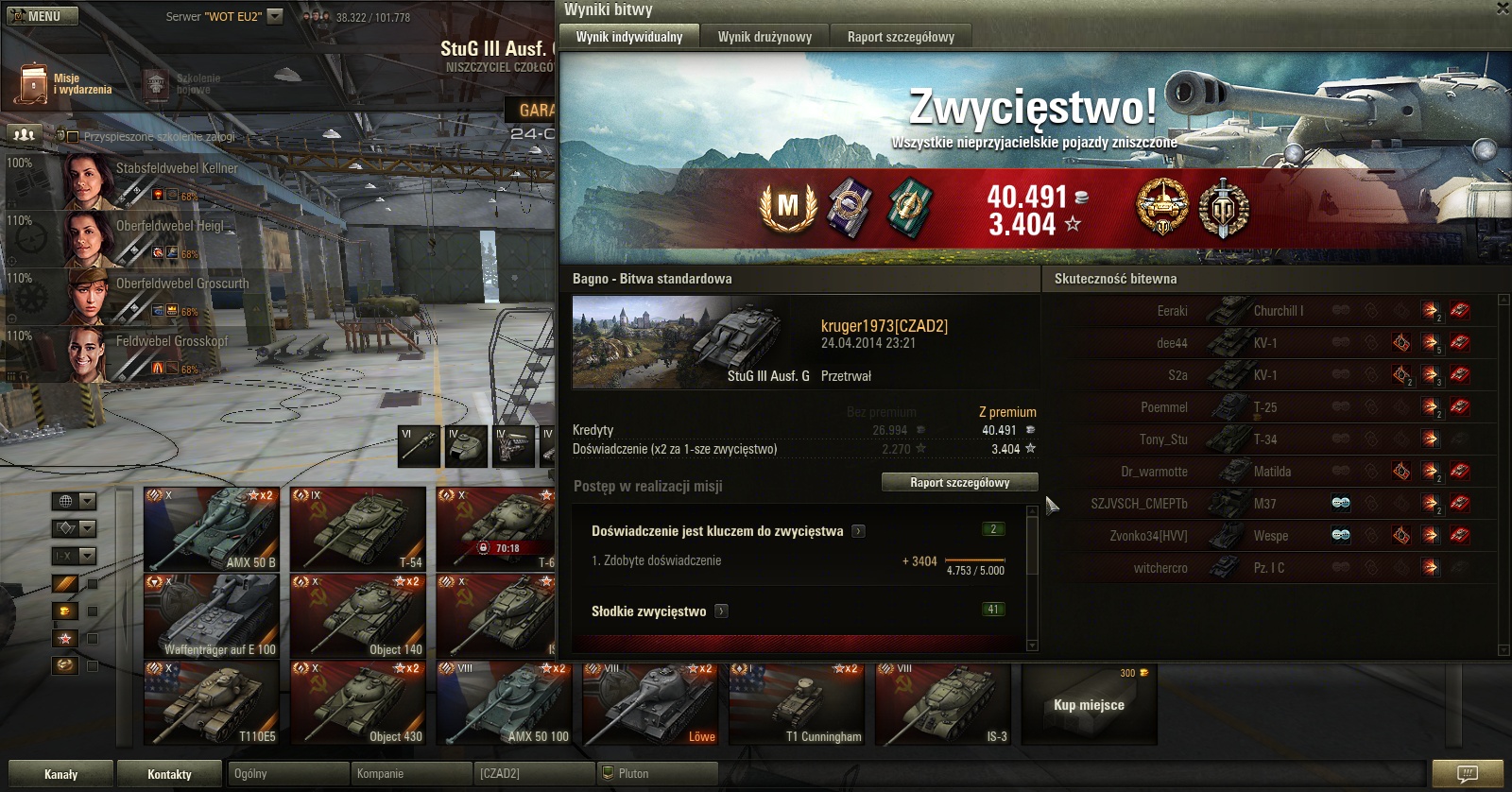This screenshot has height=792, width=1512.
Task: Close the battle results window
Action: 1503,9
